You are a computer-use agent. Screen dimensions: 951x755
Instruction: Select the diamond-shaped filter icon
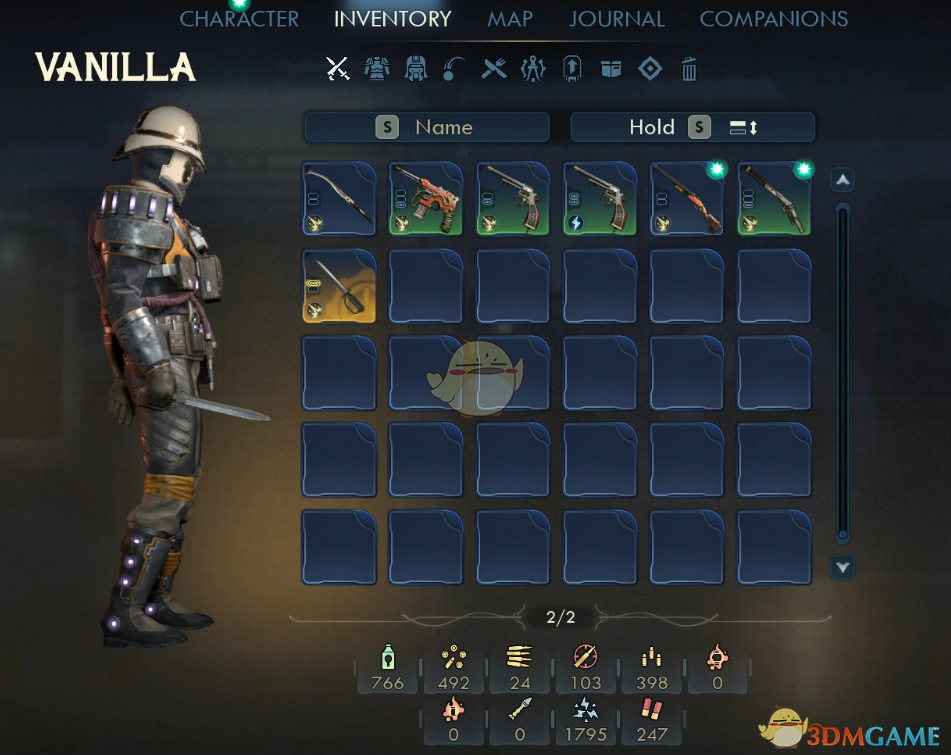point(650,69)
